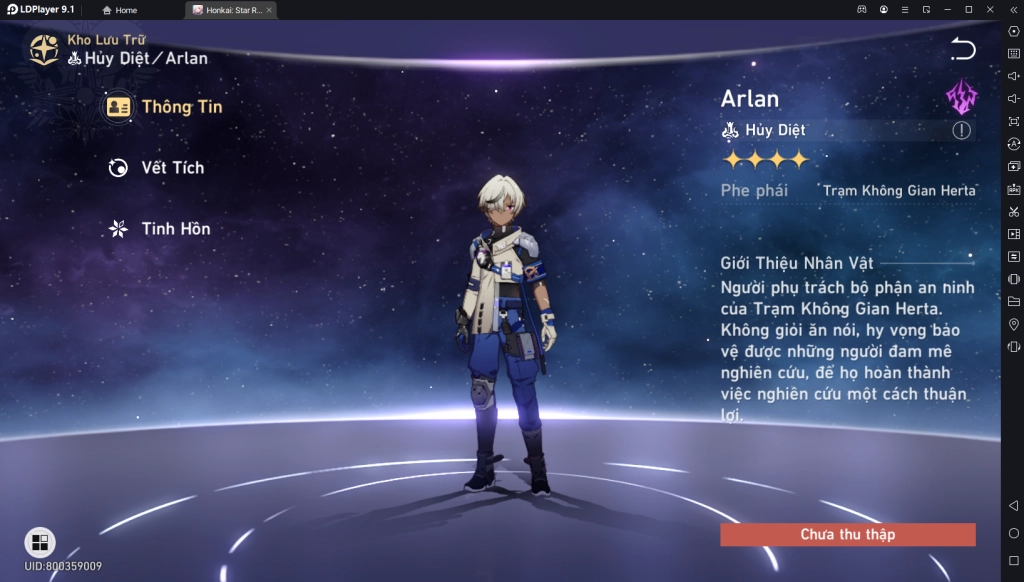Click the purple Quantum element icon

(x=961, y=97)
